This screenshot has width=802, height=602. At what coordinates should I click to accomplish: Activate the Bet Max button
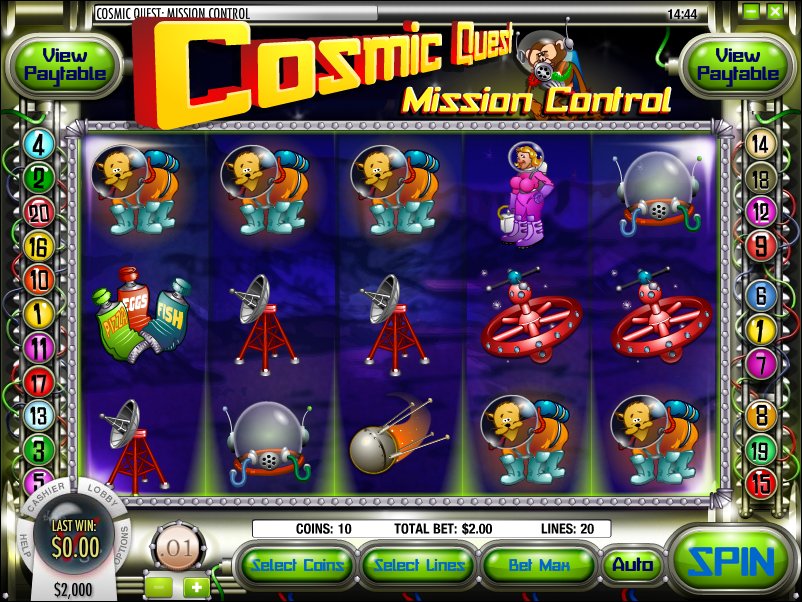(539, 565)
